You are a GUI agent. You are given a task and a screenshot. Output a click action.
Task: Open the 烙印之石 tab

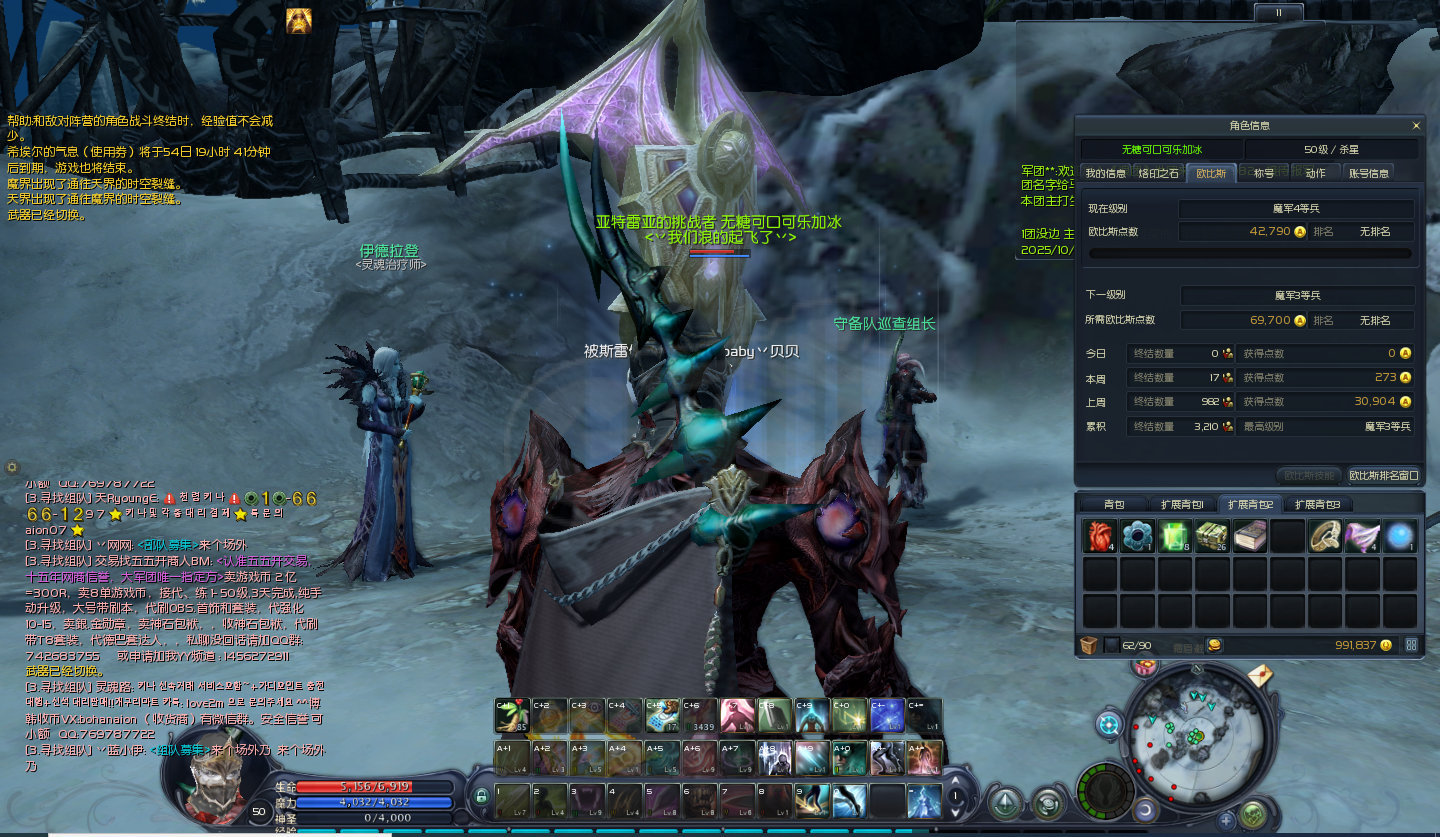tap(1158, 173)
